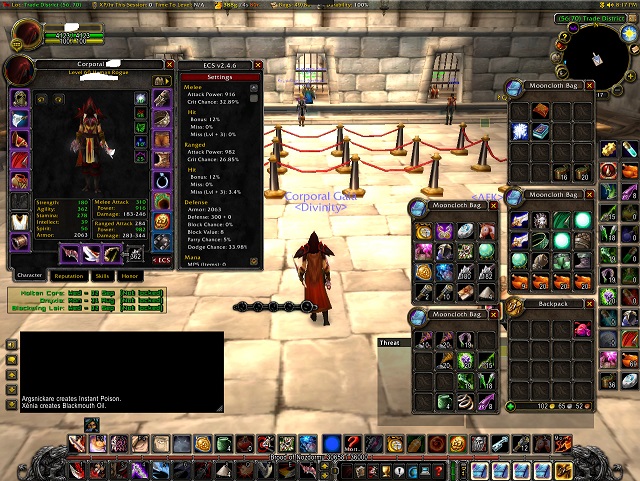This screenshot has height=481, width=640.
Task: Click the Threat meter title bar
Action: (x=390, y=343)
